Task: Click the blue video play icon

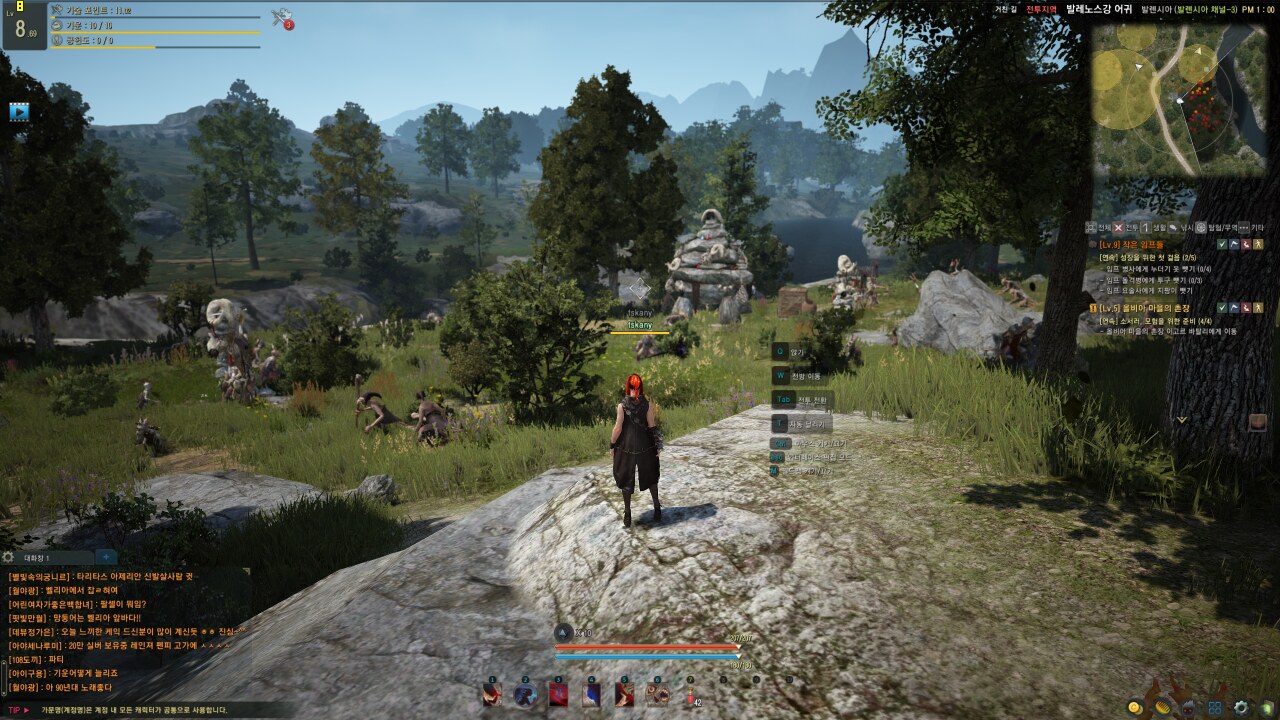Action: pos(19,112)
